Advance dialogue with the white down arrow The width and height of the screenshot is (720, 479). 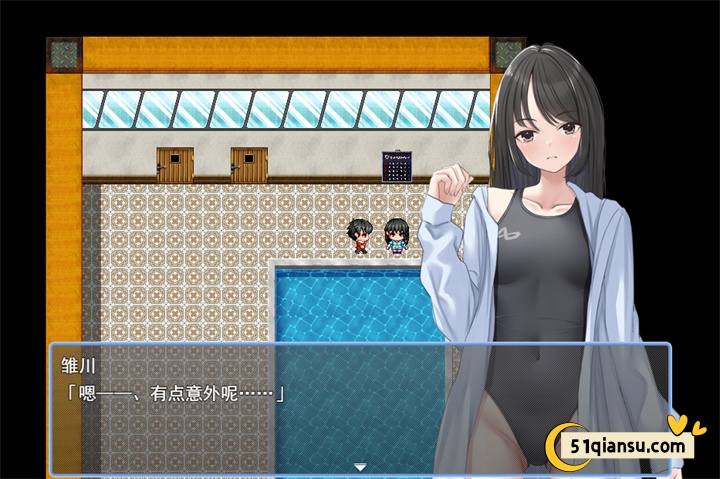coord(360,466)
